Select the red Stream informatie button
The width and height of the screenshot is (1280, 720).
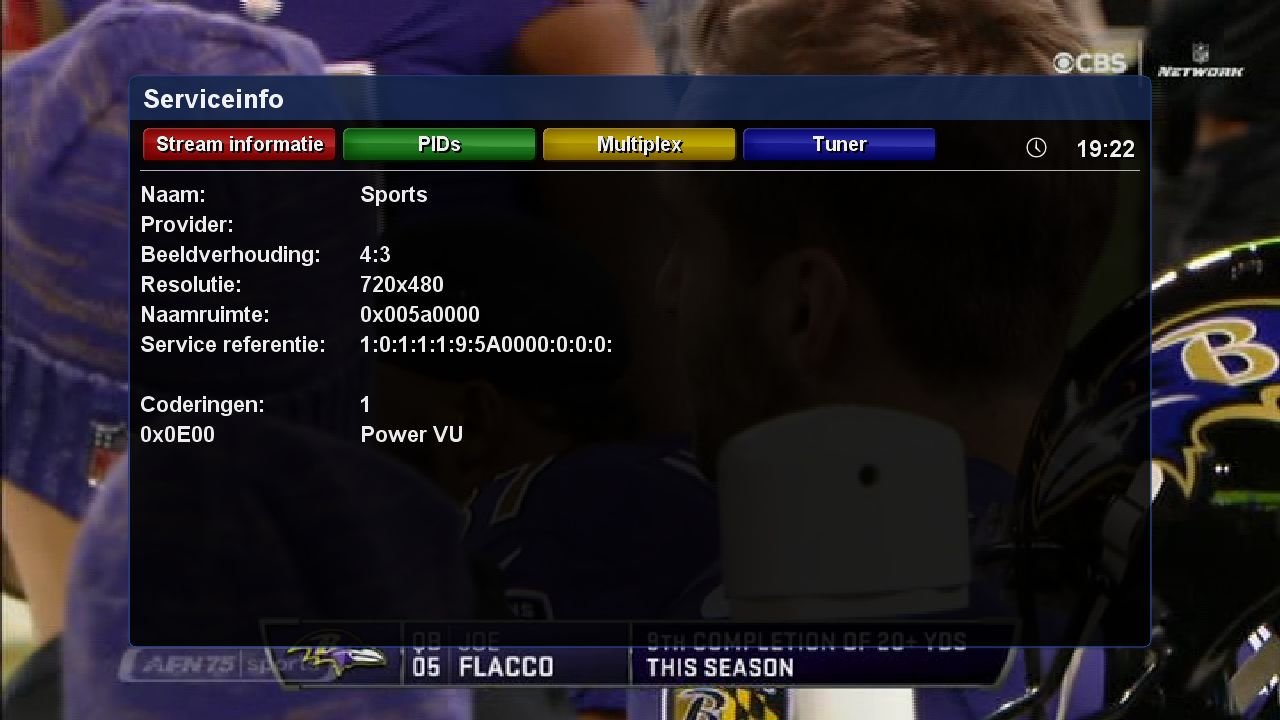point(238,144)
